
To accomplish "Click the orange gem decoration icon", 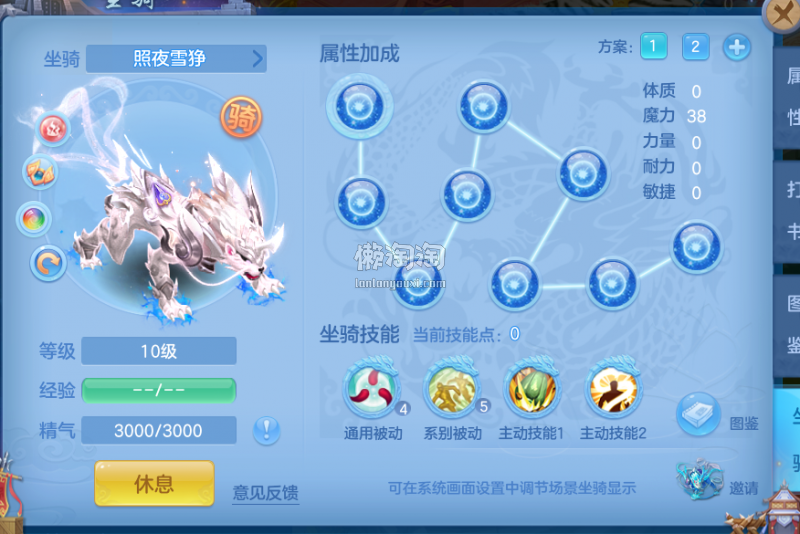I will click(x=40, y=172).
